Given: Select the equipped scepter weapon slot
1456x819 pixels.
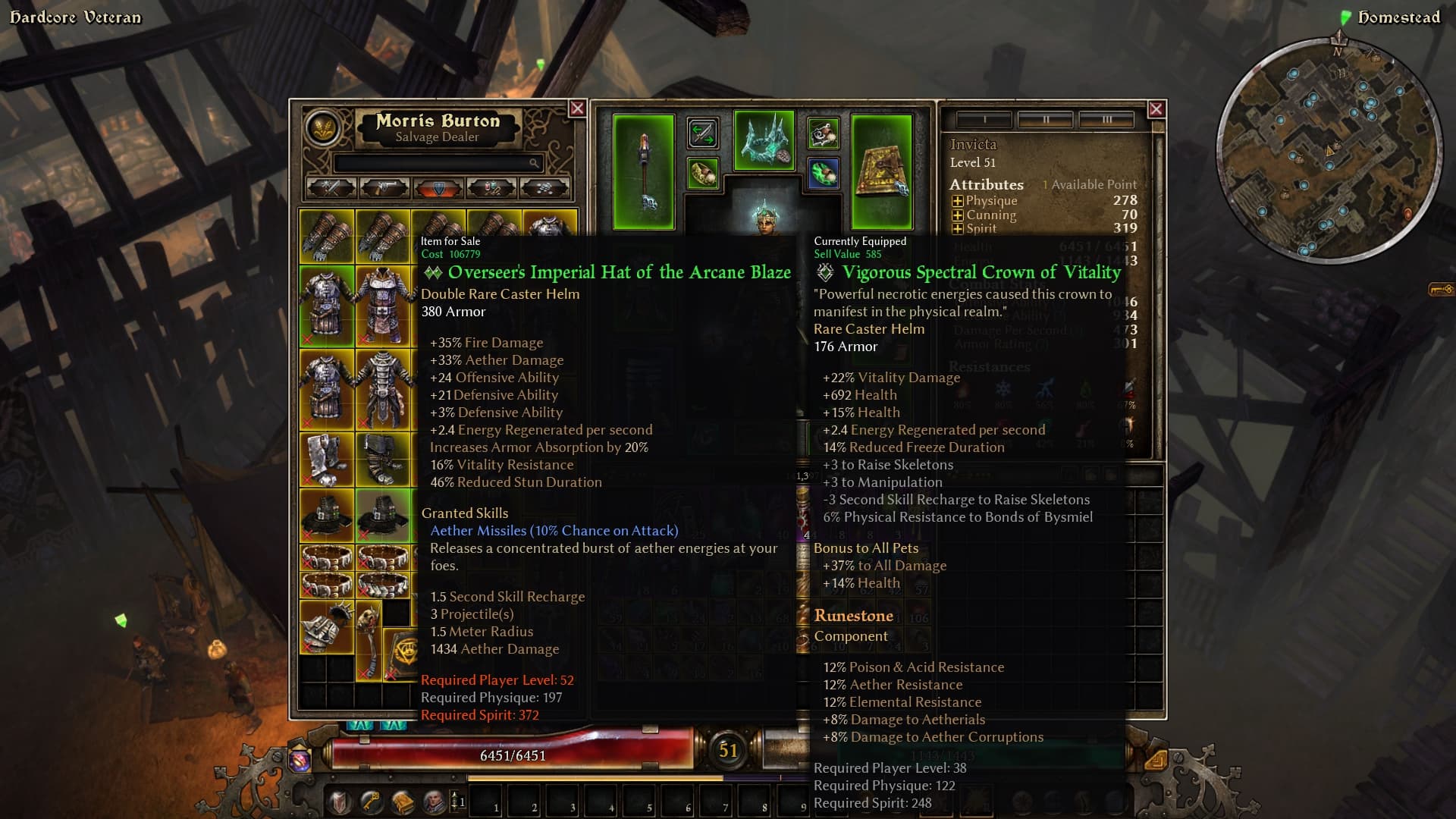Looking at the screenshot, I should coord(643,171).
